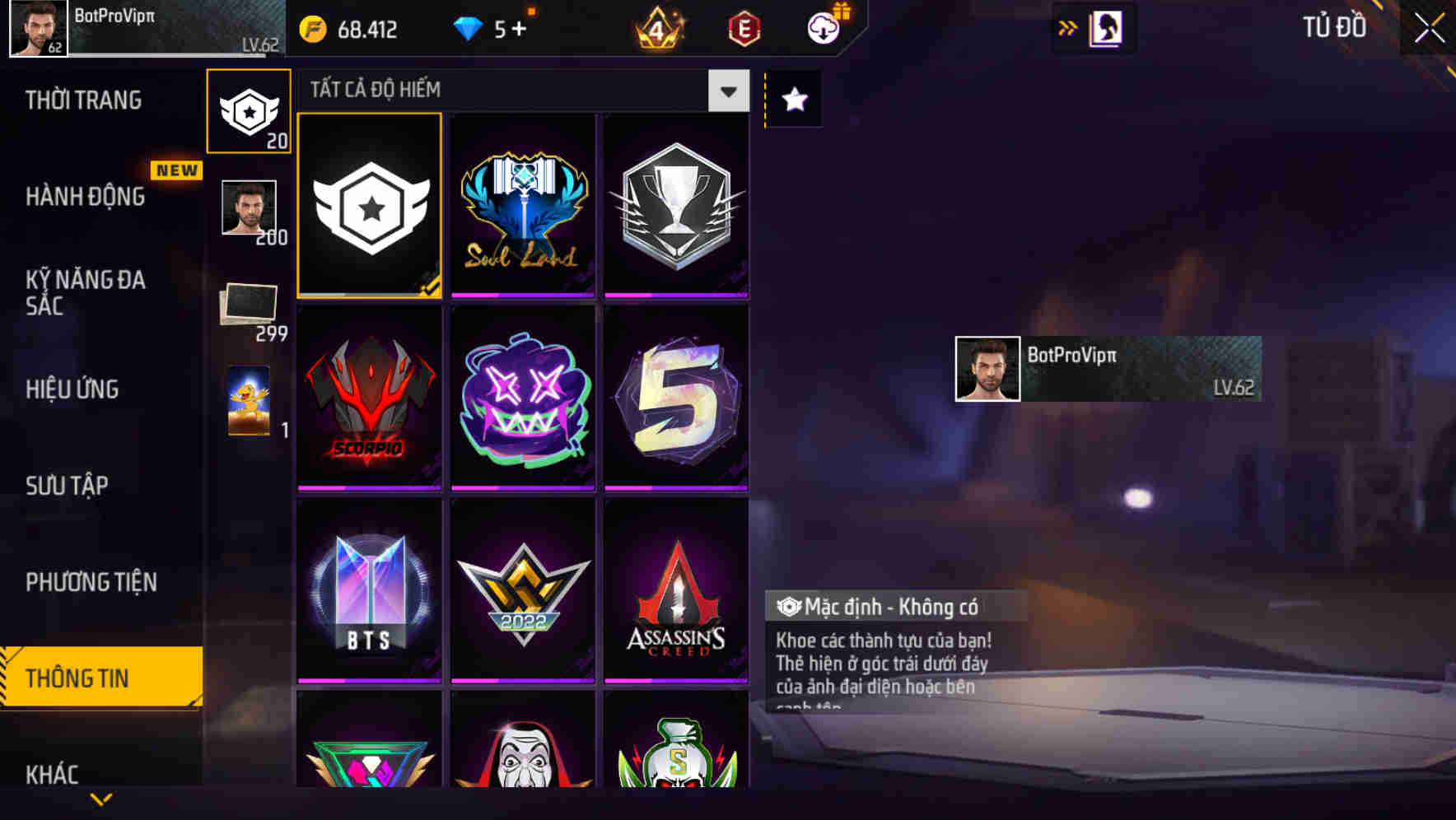The height and width of the screenshot is (820, 1456).
Task: Select the Scorpio badge icon
Action: (x=369, y=399)
